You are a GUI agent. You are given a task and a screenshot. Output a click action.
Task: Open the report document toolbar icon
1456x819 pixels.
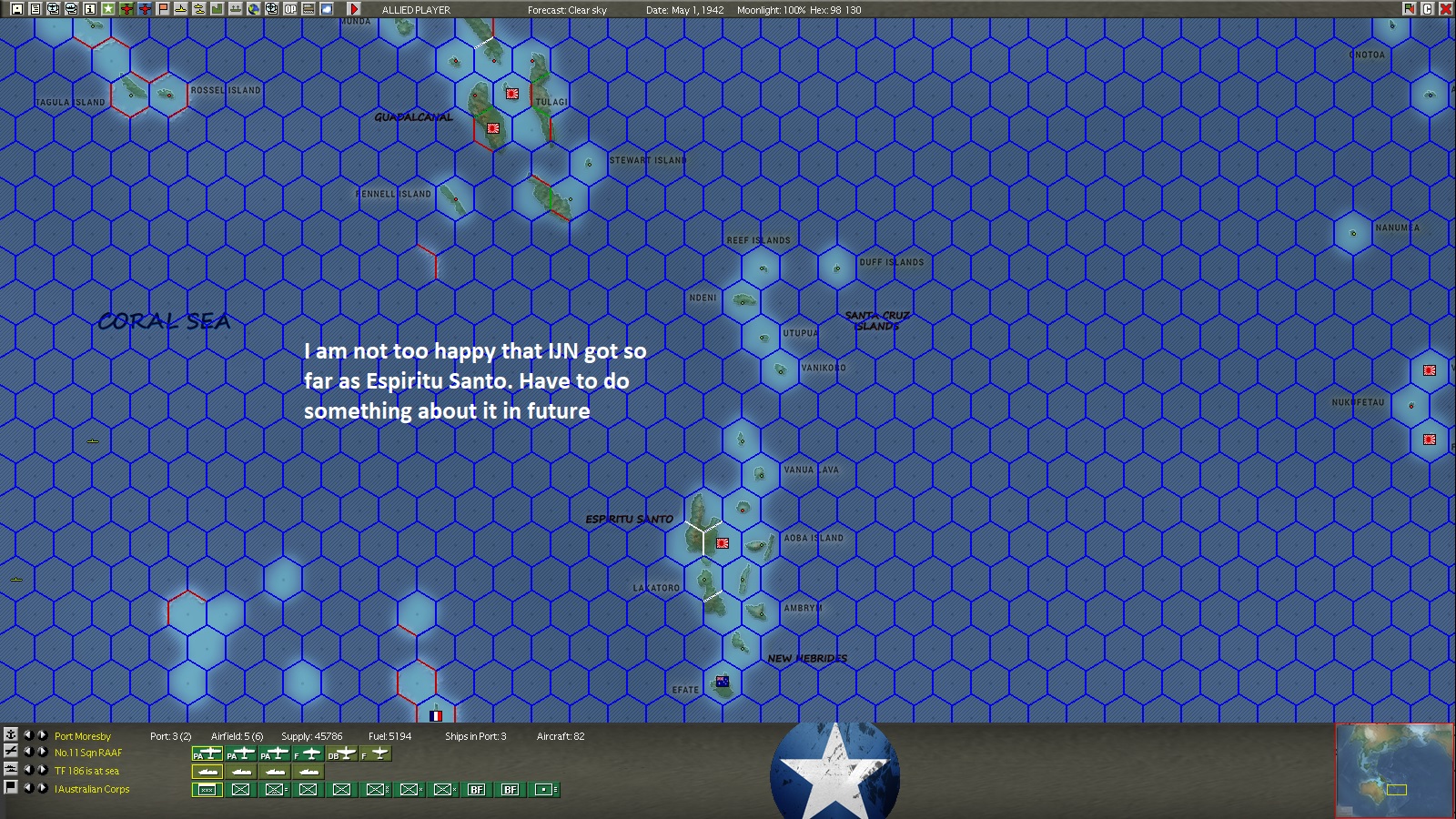(x=35, y=9)
